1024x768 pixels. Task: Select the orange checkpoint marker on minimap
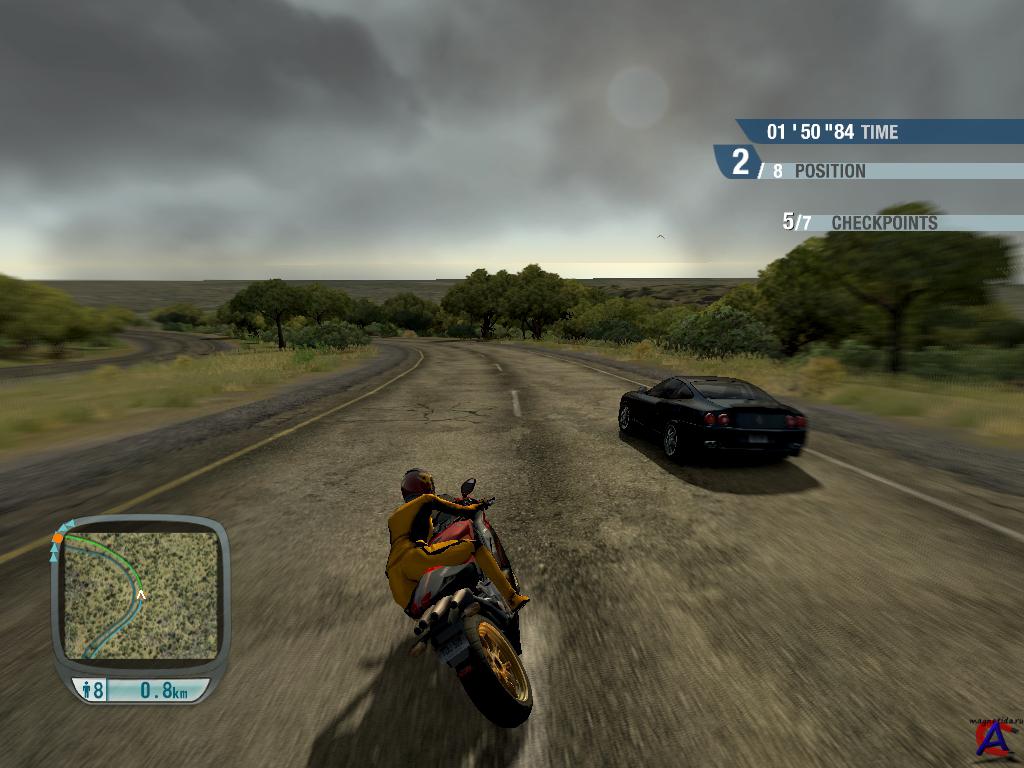point(58,539)
